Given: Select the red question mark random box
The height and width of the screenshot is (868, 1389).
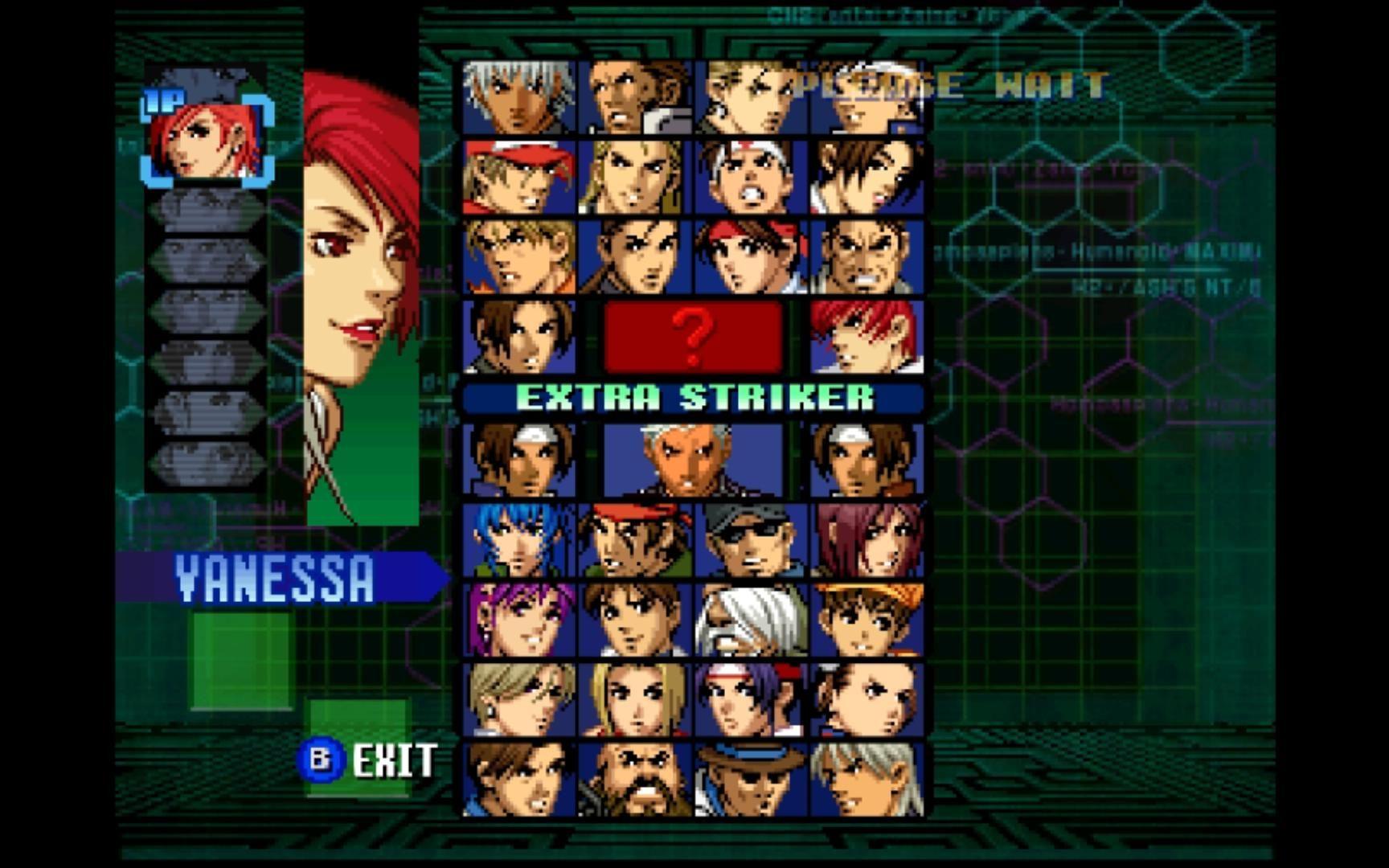Looking at the screenshot, I should (693, 337).
